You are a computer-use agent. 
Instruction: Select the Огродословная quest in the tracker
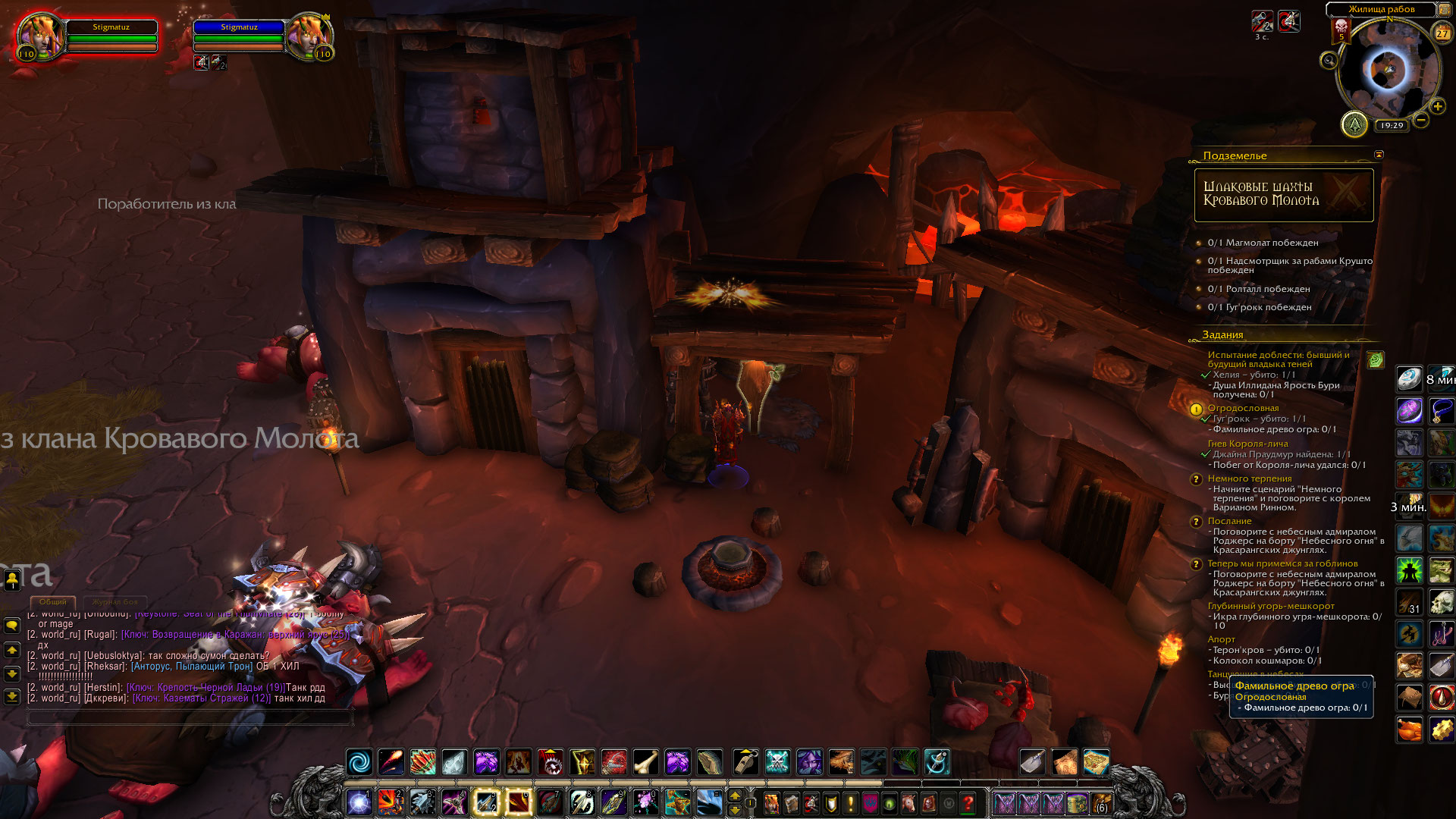click(x=1243, y=408)
